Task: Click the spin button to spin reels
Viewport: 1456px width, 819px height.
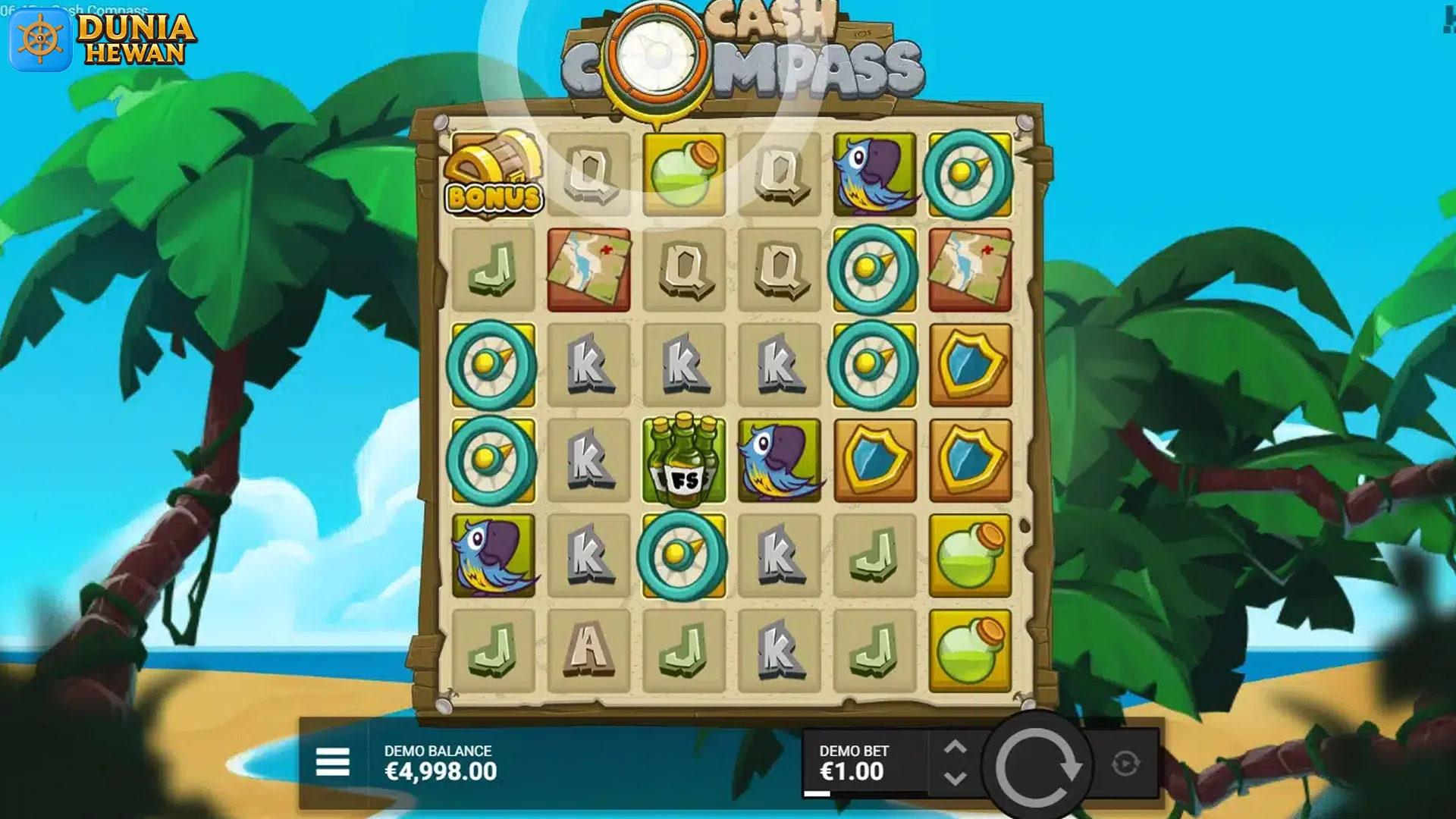Action: pyautogui.click(x=1045, y=758)
